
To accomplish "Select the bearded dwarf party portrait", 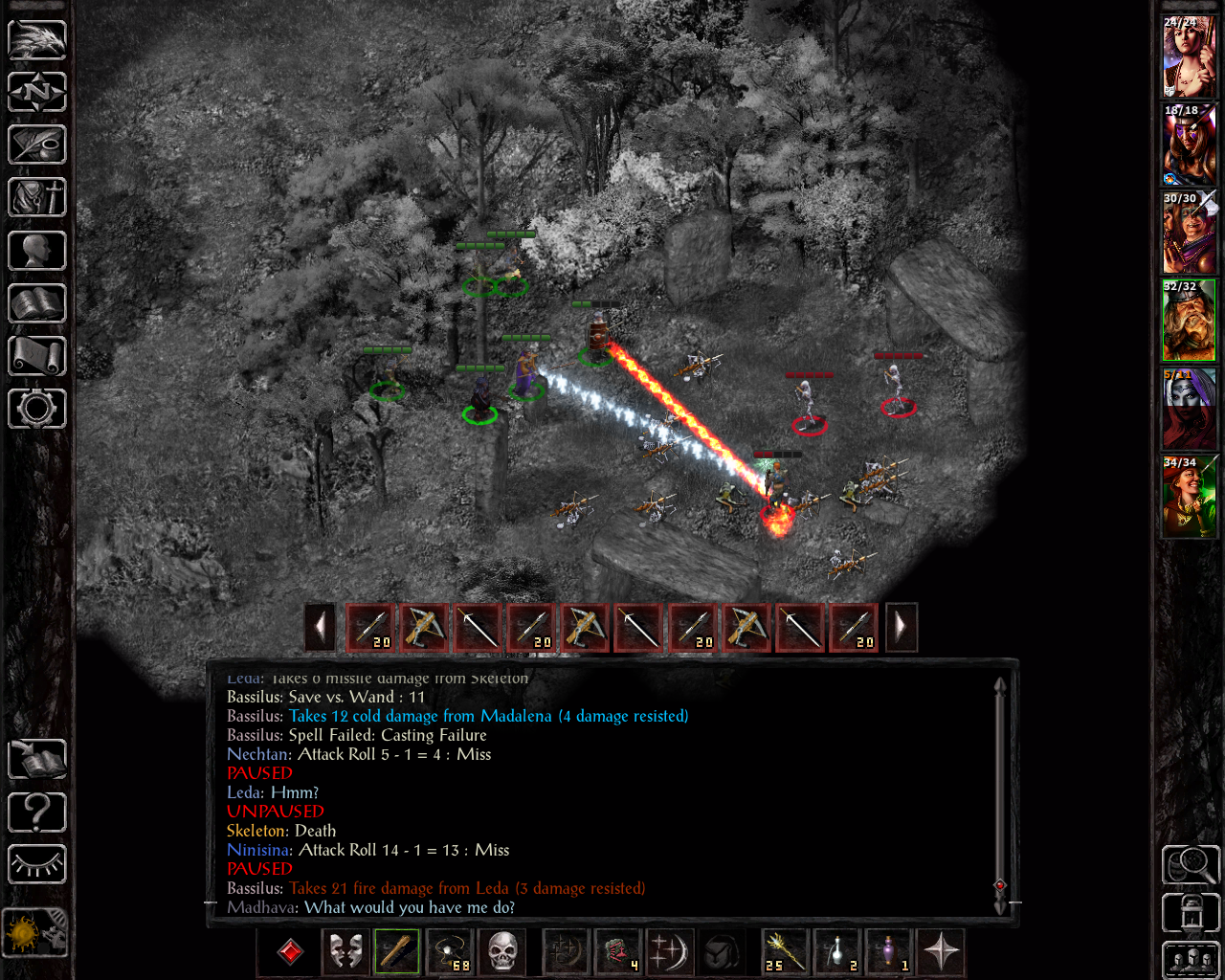I will 1189,321.
